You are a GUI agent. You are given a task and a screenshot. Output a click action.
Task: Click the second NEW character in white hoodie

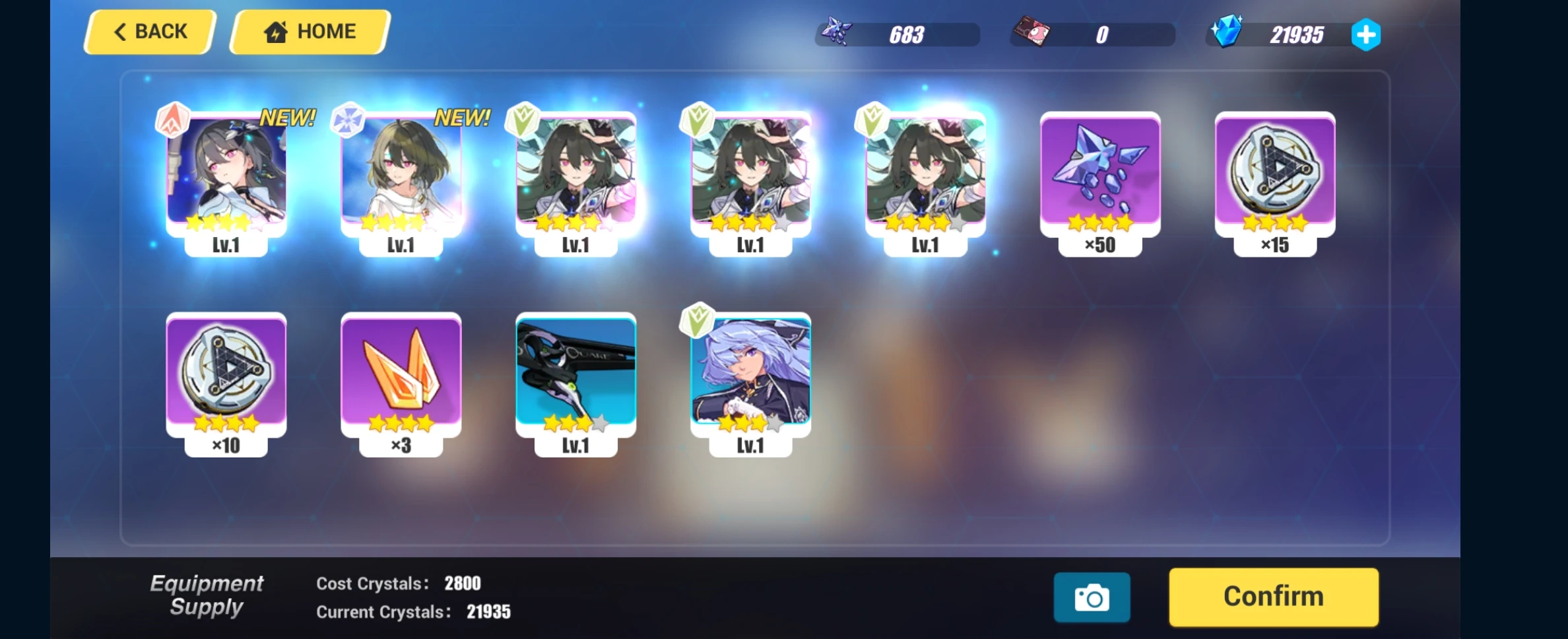(400, 175)
